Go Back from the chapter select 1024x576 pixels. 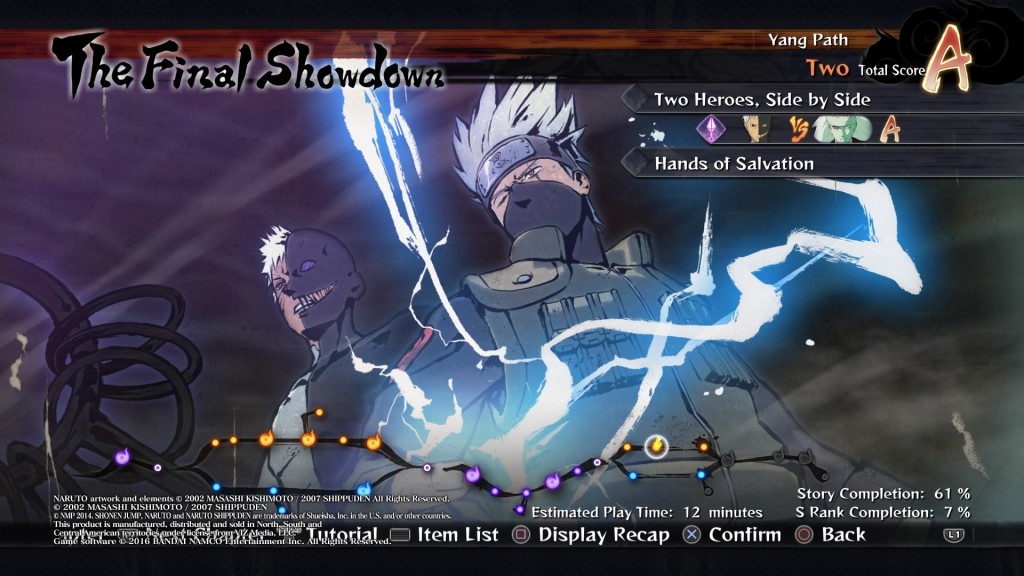coord(830,535)
